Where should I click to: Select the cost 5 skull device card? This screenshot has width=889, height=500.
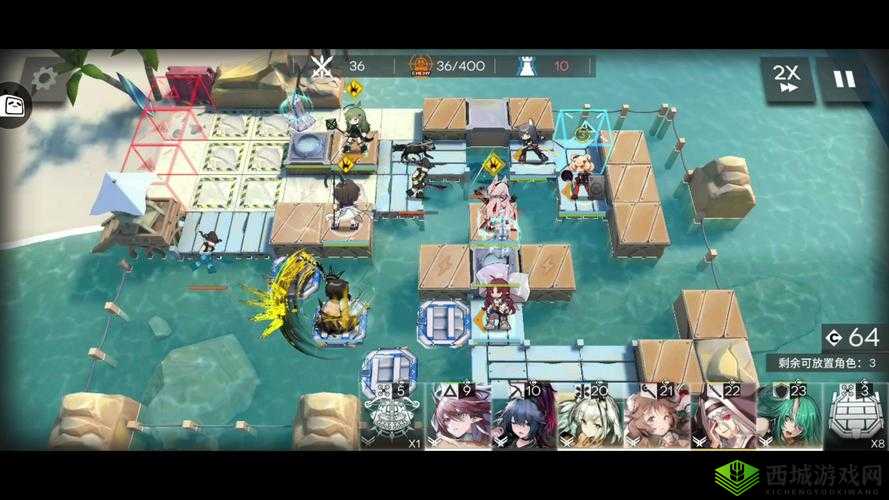click(392, 415)
